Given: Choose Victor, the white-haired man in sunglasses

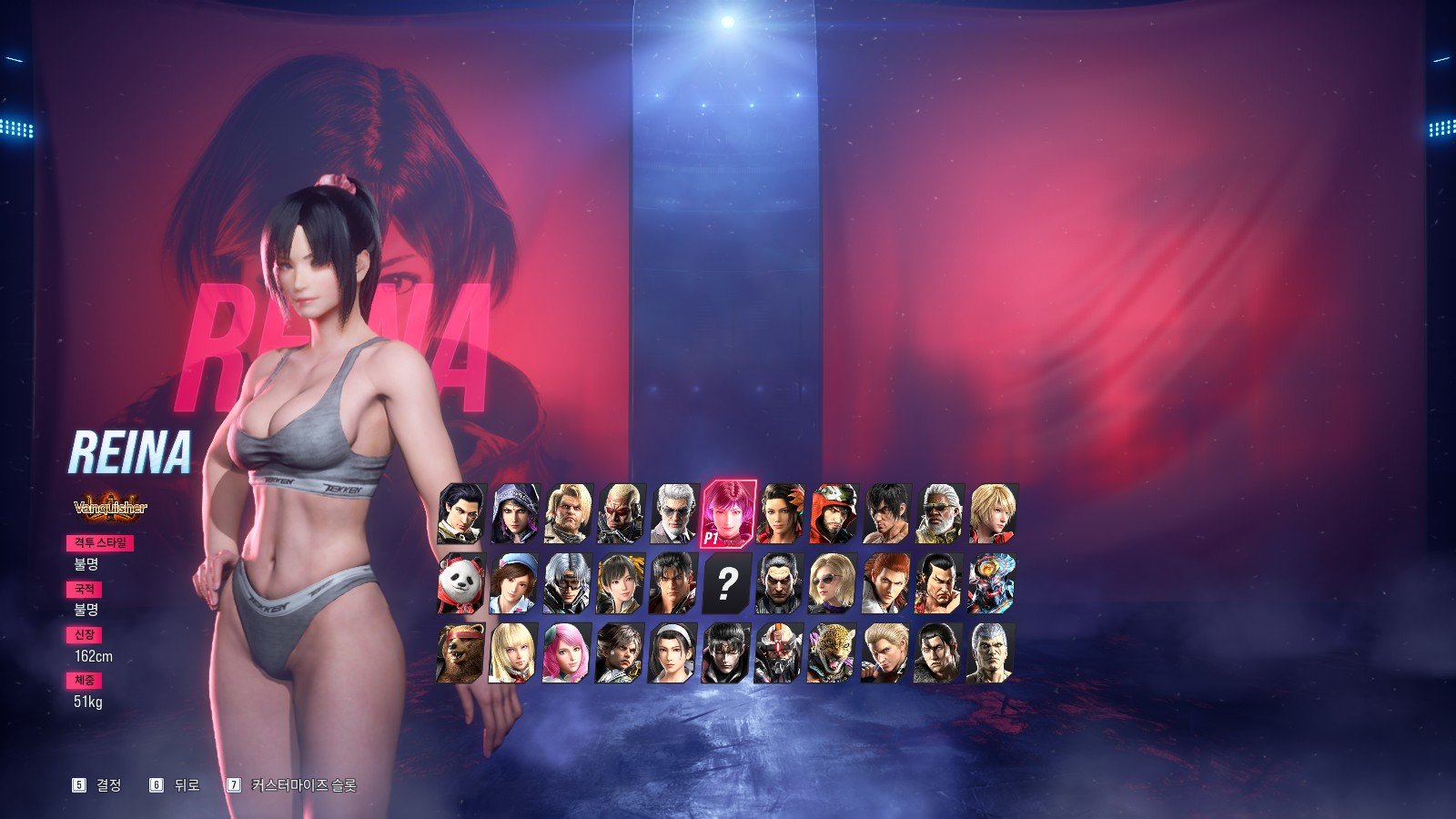Looking at the screenshot, I should 673,514.
